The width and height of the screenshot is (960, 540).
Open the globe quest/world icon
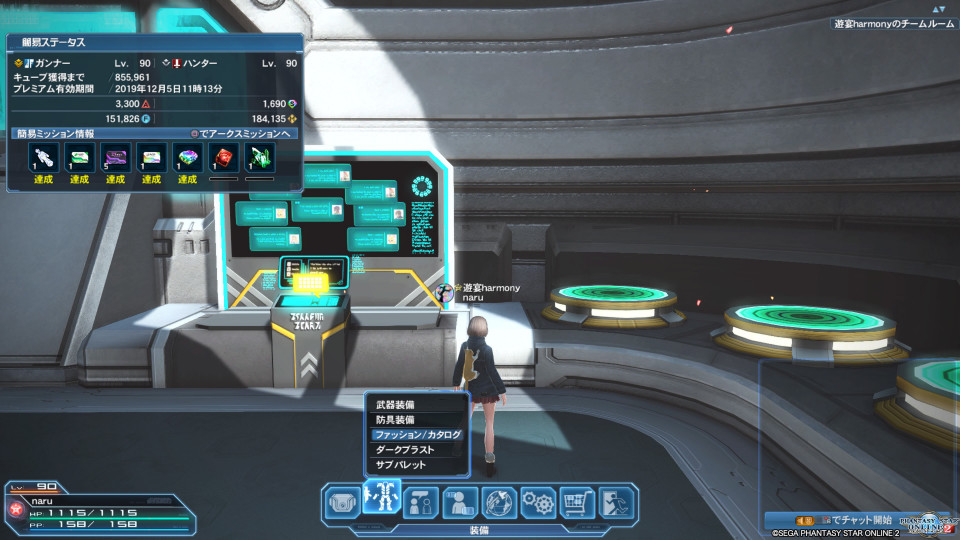[x=499, y=502]
